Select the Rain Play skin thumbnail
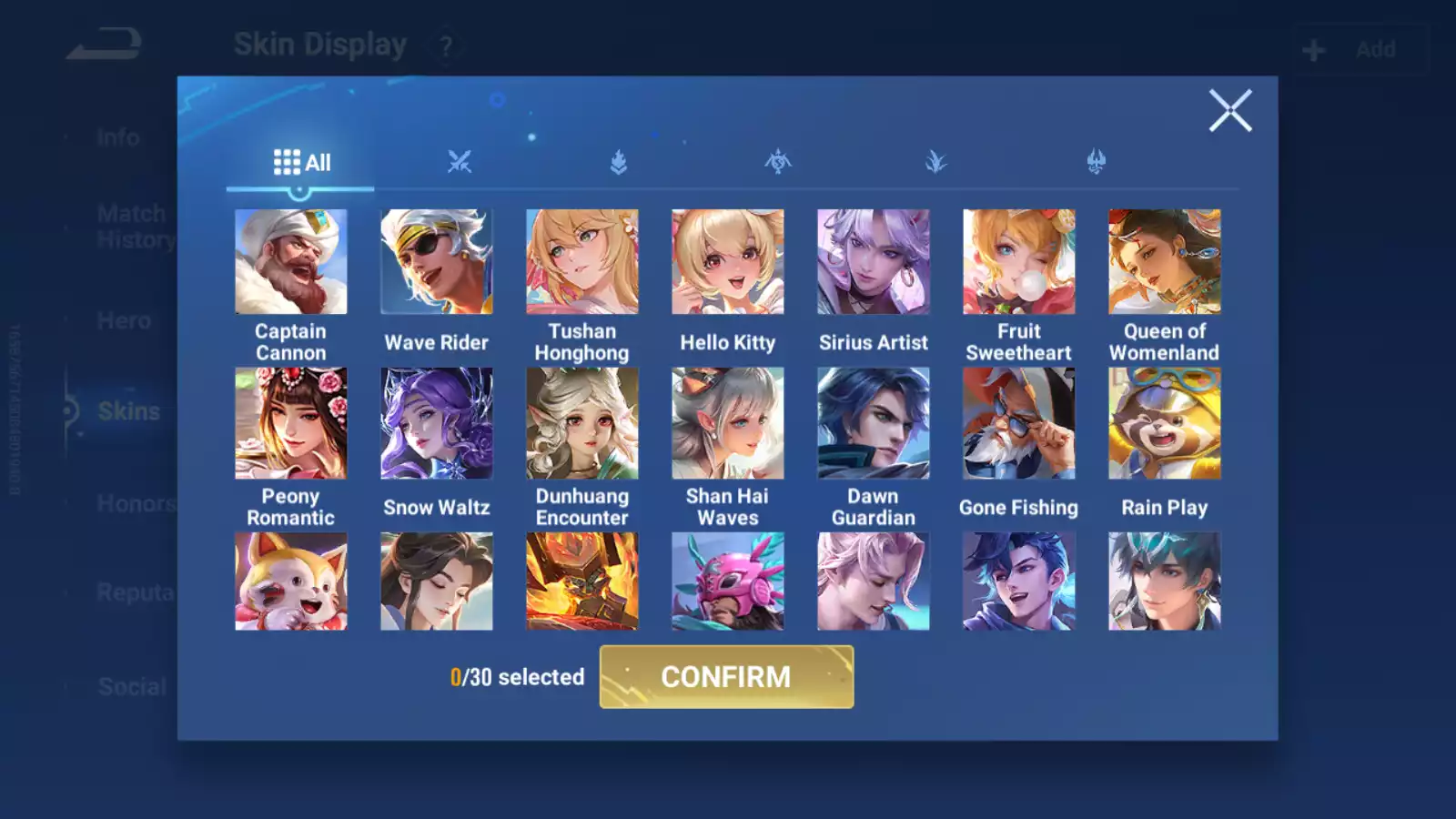 point(1164,424)
